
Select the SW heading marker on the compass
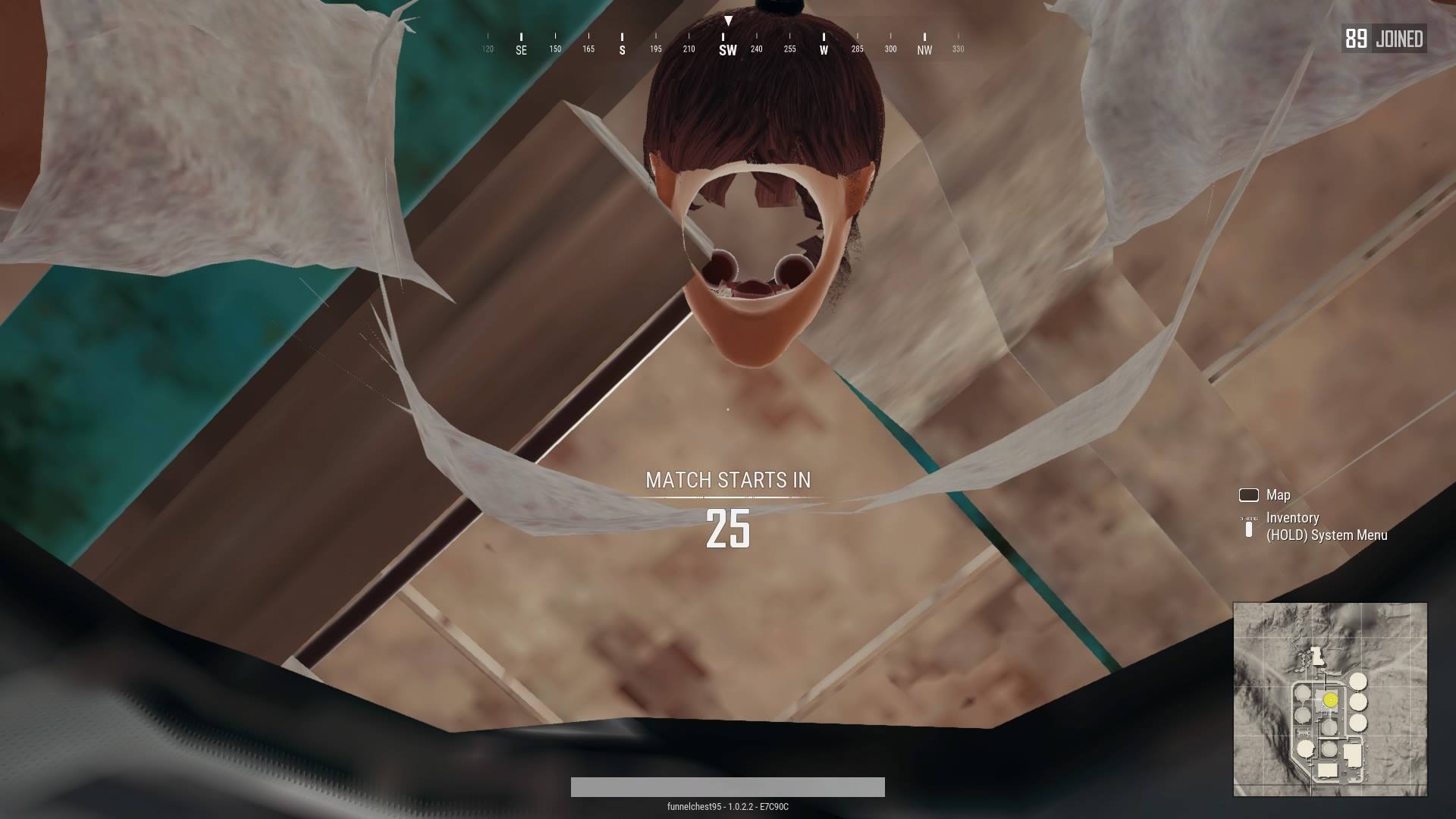pos(726,49)
